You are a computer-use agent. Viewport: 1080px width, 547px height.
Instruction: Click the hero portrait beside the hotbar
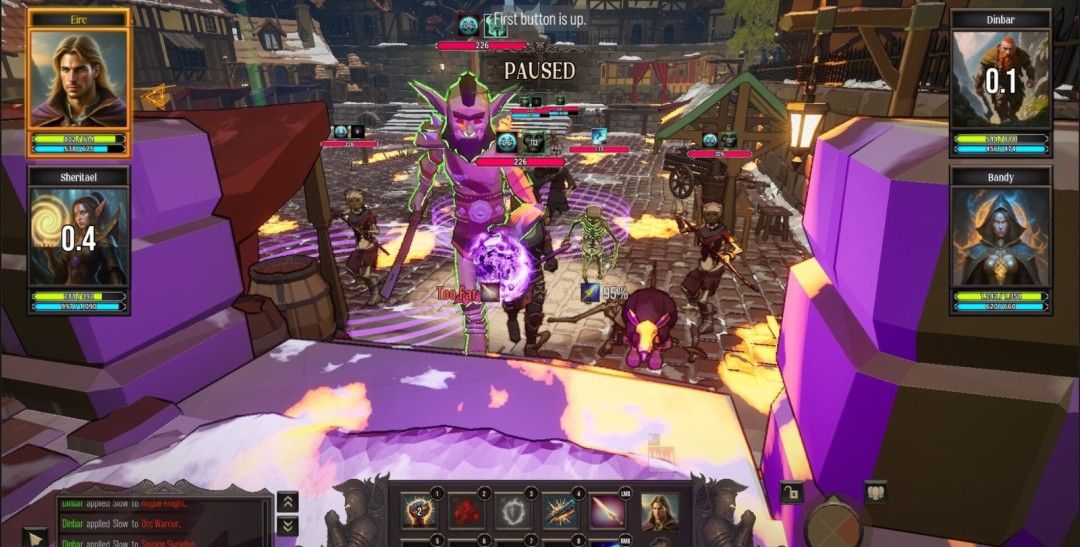(x=659, y=511)
